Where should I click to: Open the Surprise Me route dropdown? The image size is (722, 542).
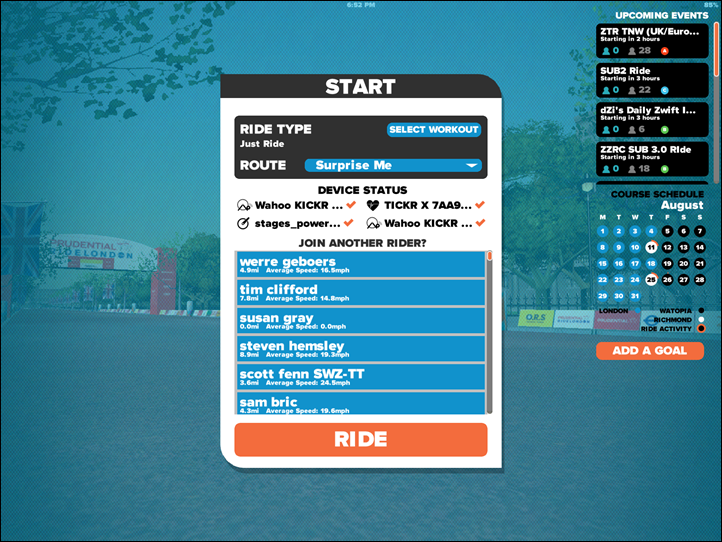click(x=397, y=165)
